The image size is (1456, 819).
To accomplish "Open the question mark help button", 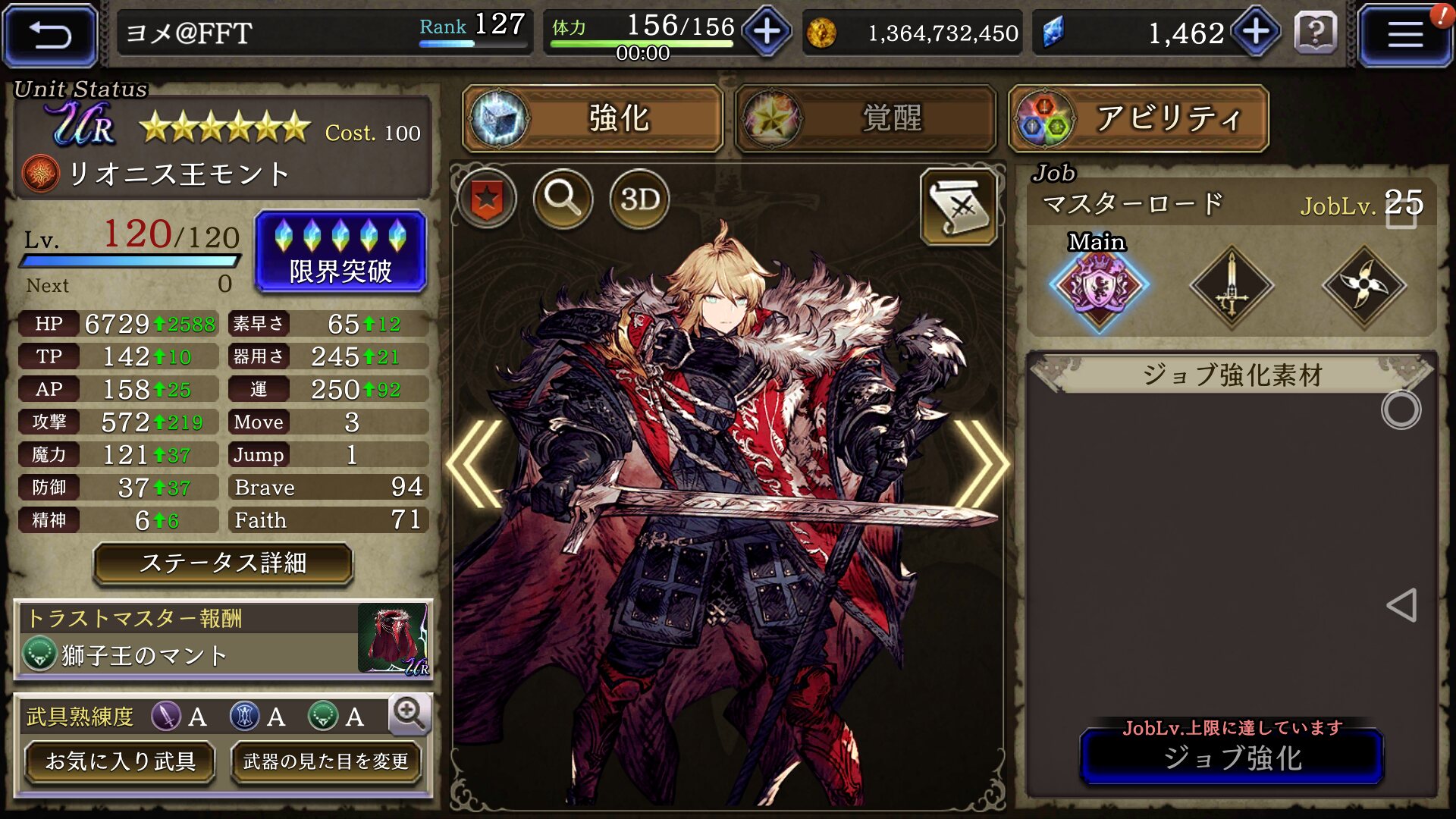I will point(1315,33).
